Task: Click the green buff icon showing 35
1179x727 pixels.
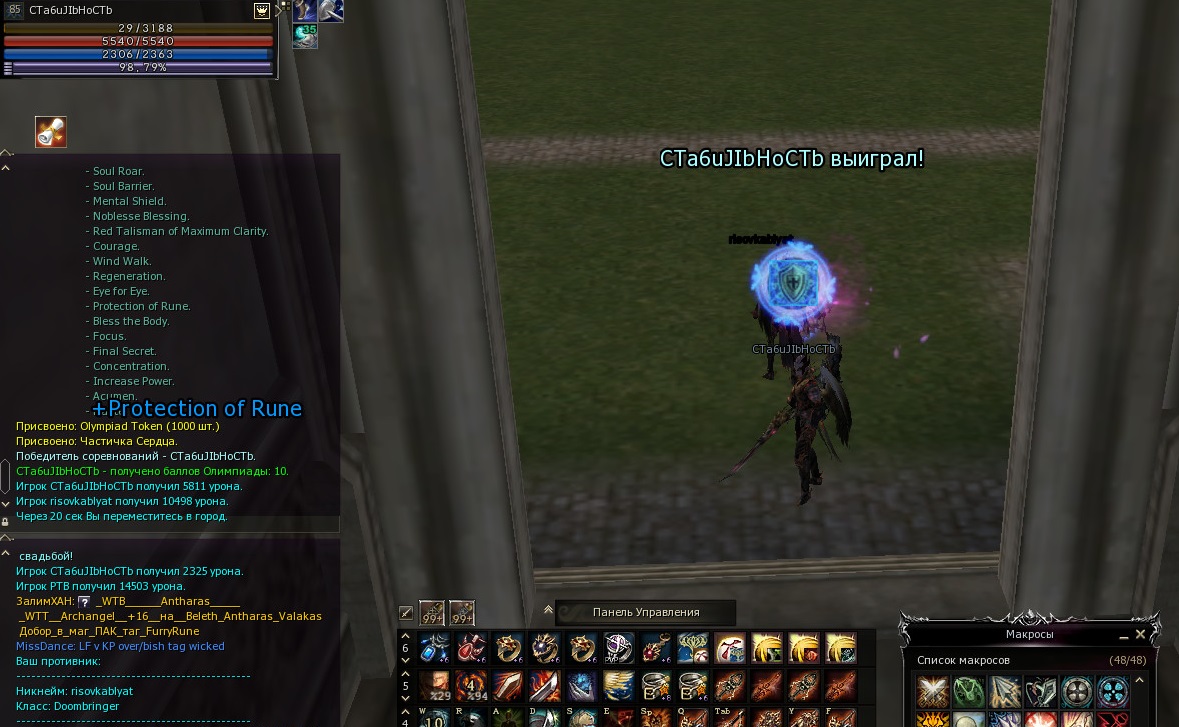Action: 305,35
